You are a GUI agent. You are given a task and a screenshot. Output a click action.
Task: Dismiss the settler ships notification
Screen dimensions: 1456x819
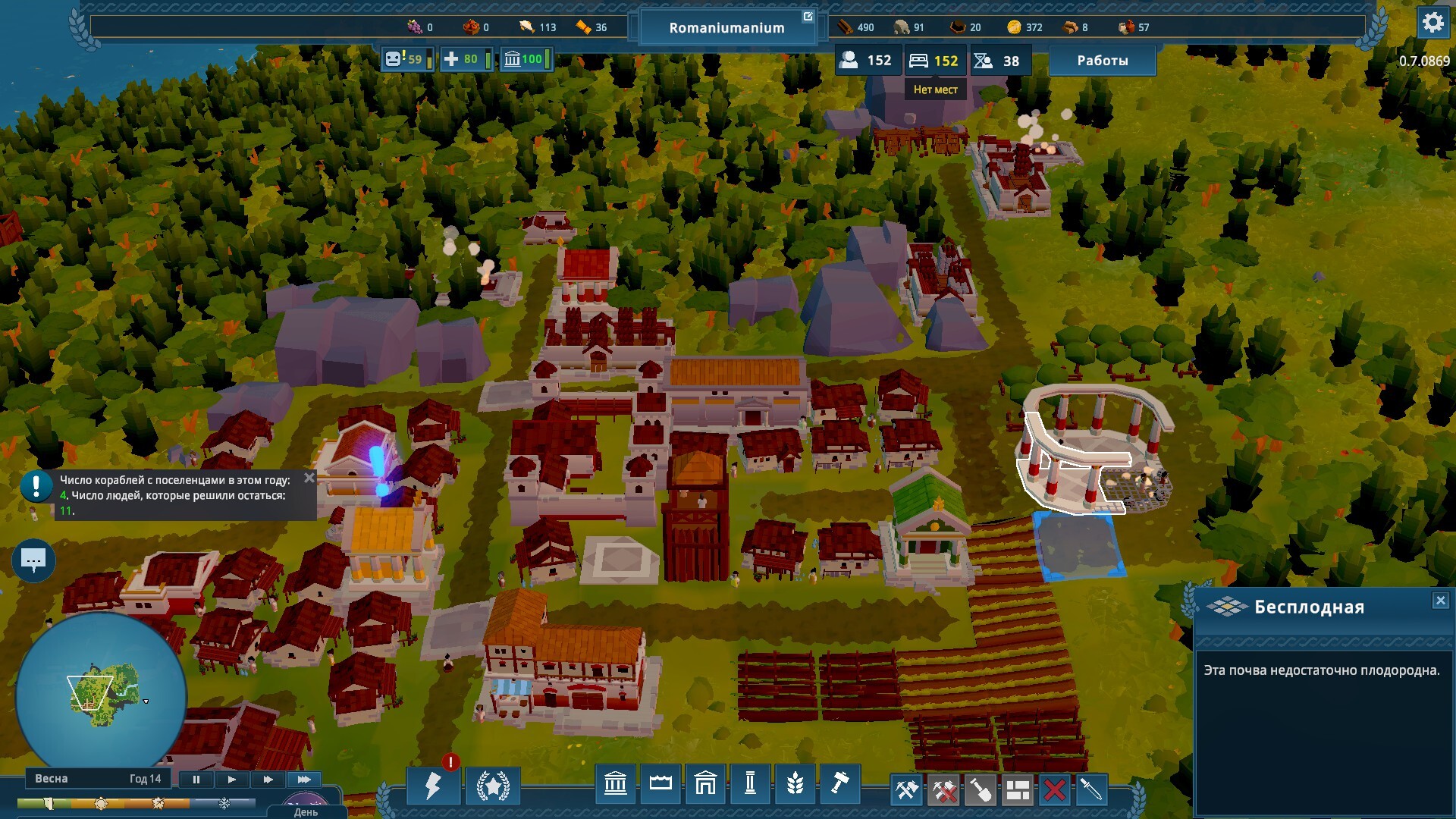point(309,478)
